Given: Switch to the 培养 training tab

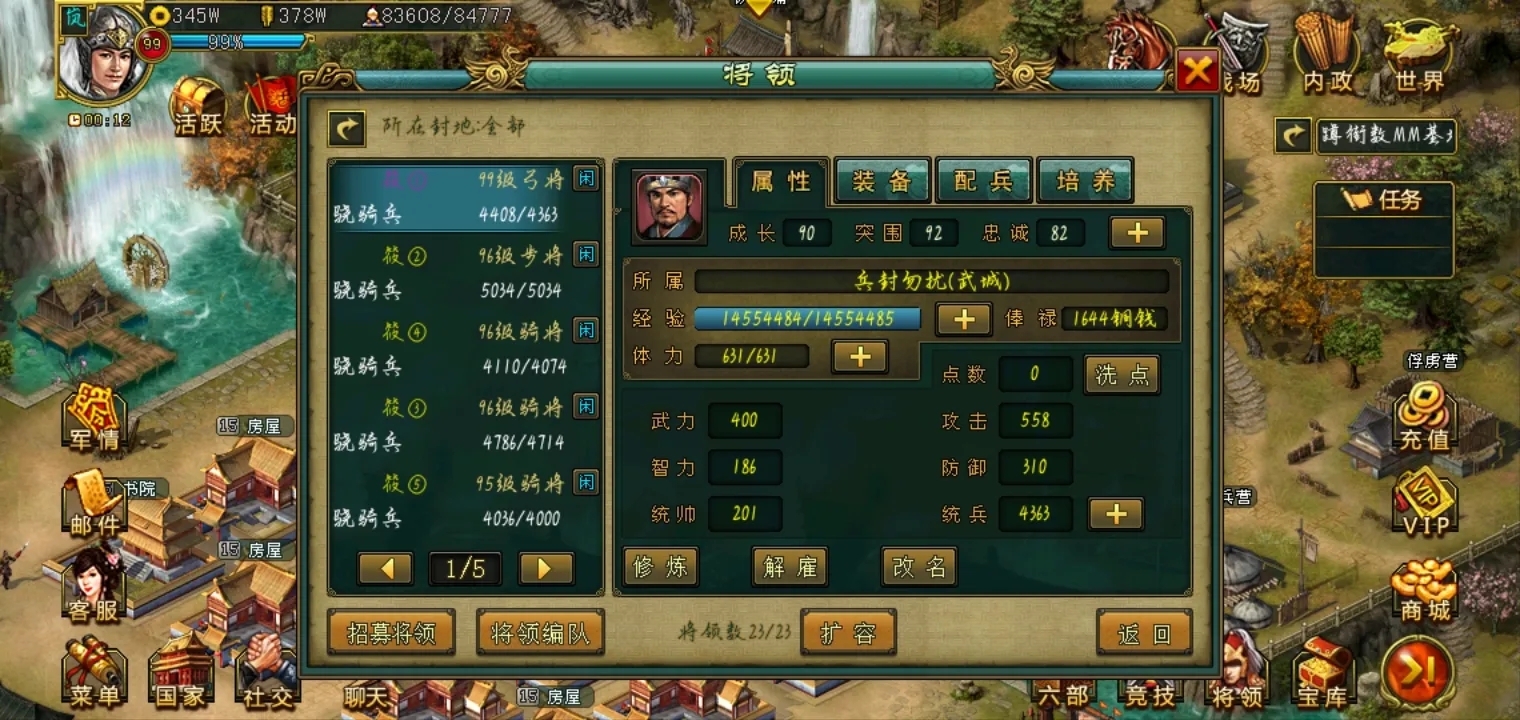Looking at the screenshot, I should 1085,180.
